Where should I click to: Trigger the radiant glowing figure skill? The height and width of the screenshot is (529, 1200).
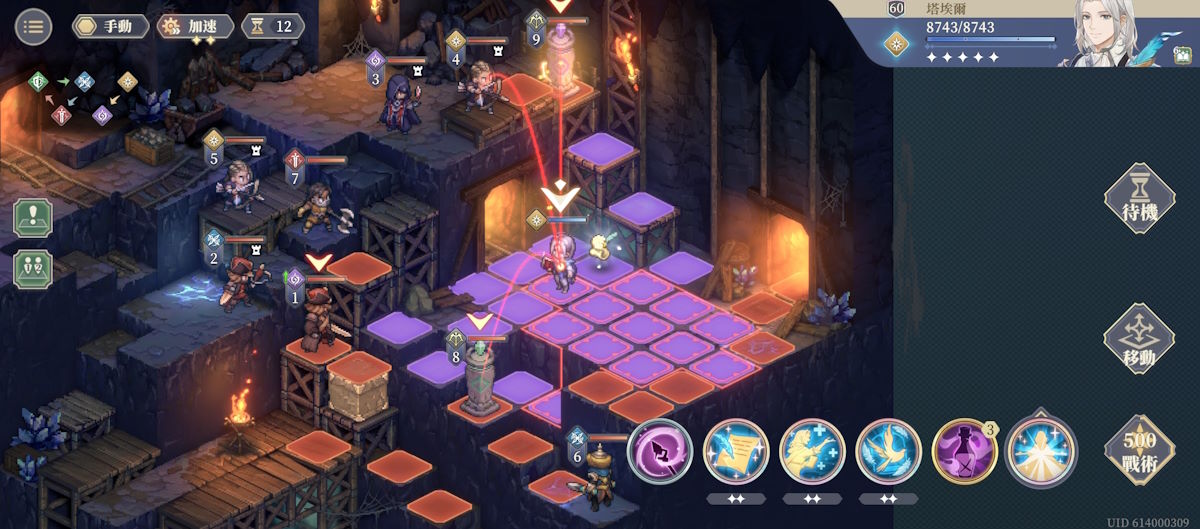[x=1040, y=451]
